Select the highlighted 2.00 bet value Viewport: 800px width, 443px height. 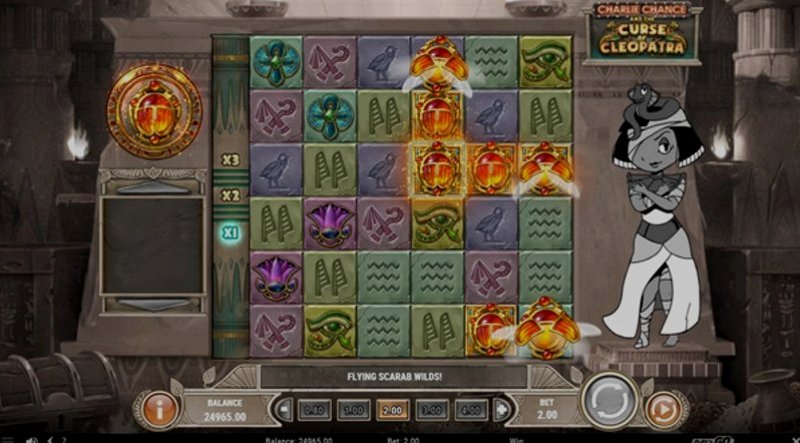[x=392, y=409]
